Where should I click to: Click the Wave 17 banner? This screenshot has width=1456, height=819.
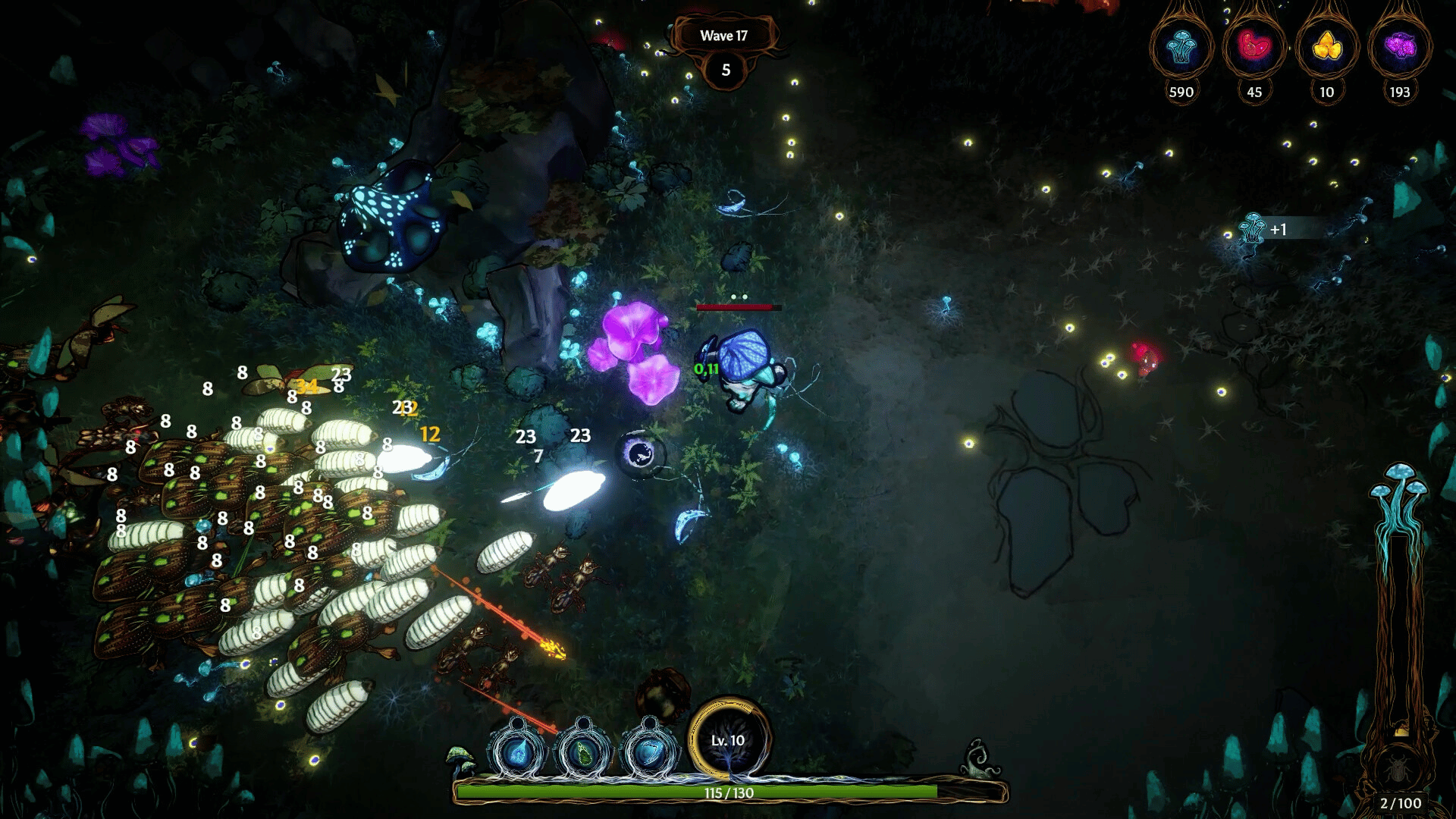click(x=723, y=36)
